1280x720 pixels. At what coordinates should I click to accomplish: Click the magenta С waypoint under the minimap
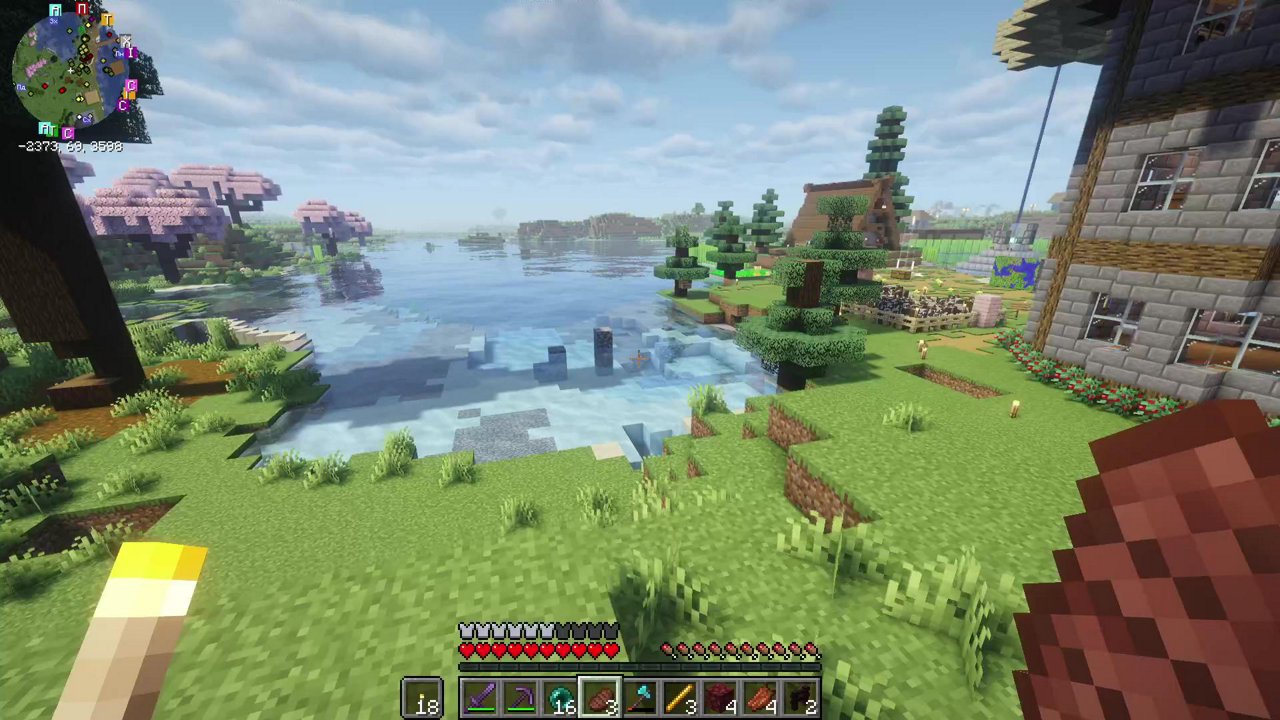click(68, 132)
